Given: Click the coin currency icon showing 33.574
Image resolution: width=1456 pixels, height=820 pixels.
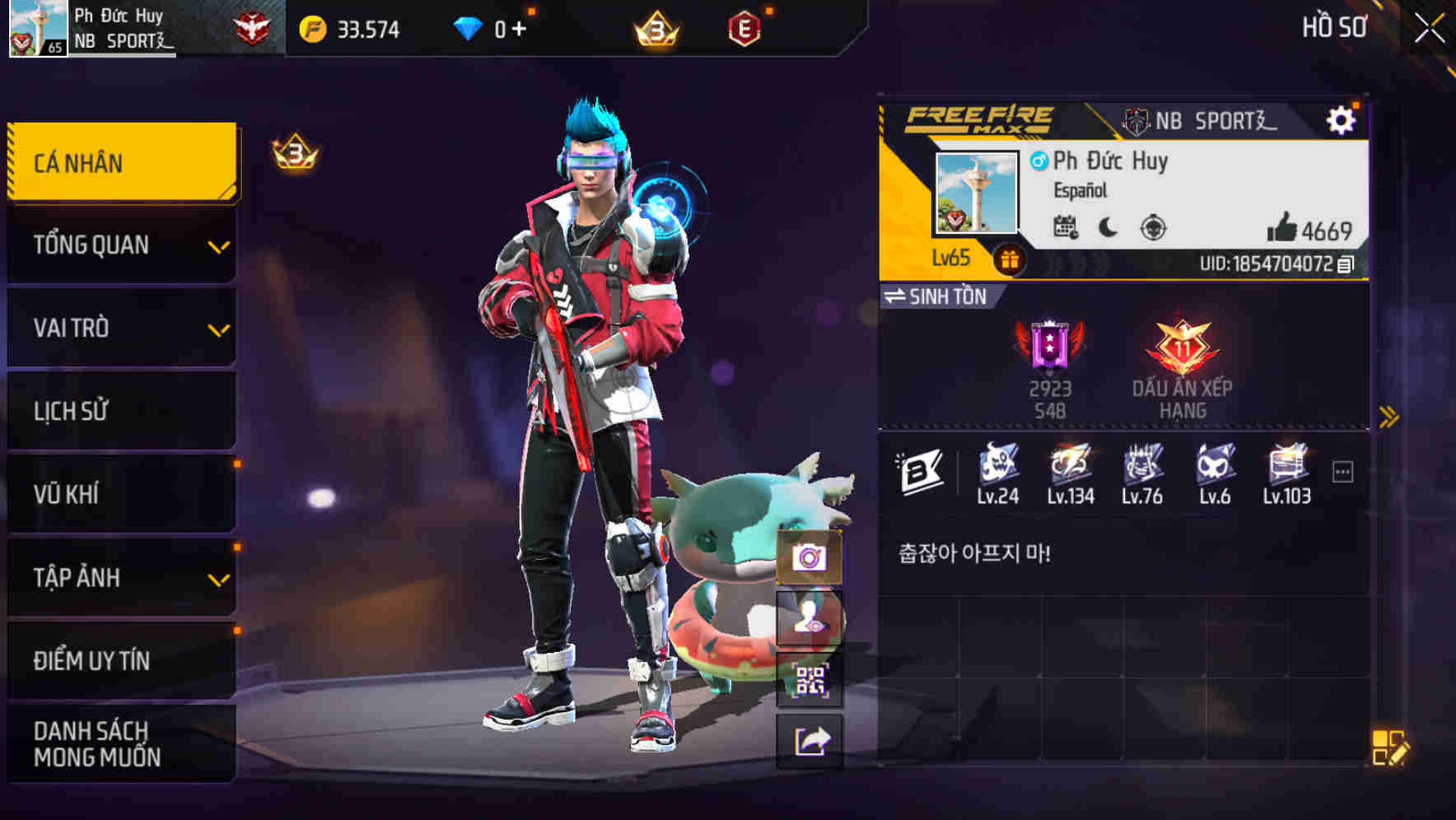Looking at the screenshot, I should click(x=311, y=28).
